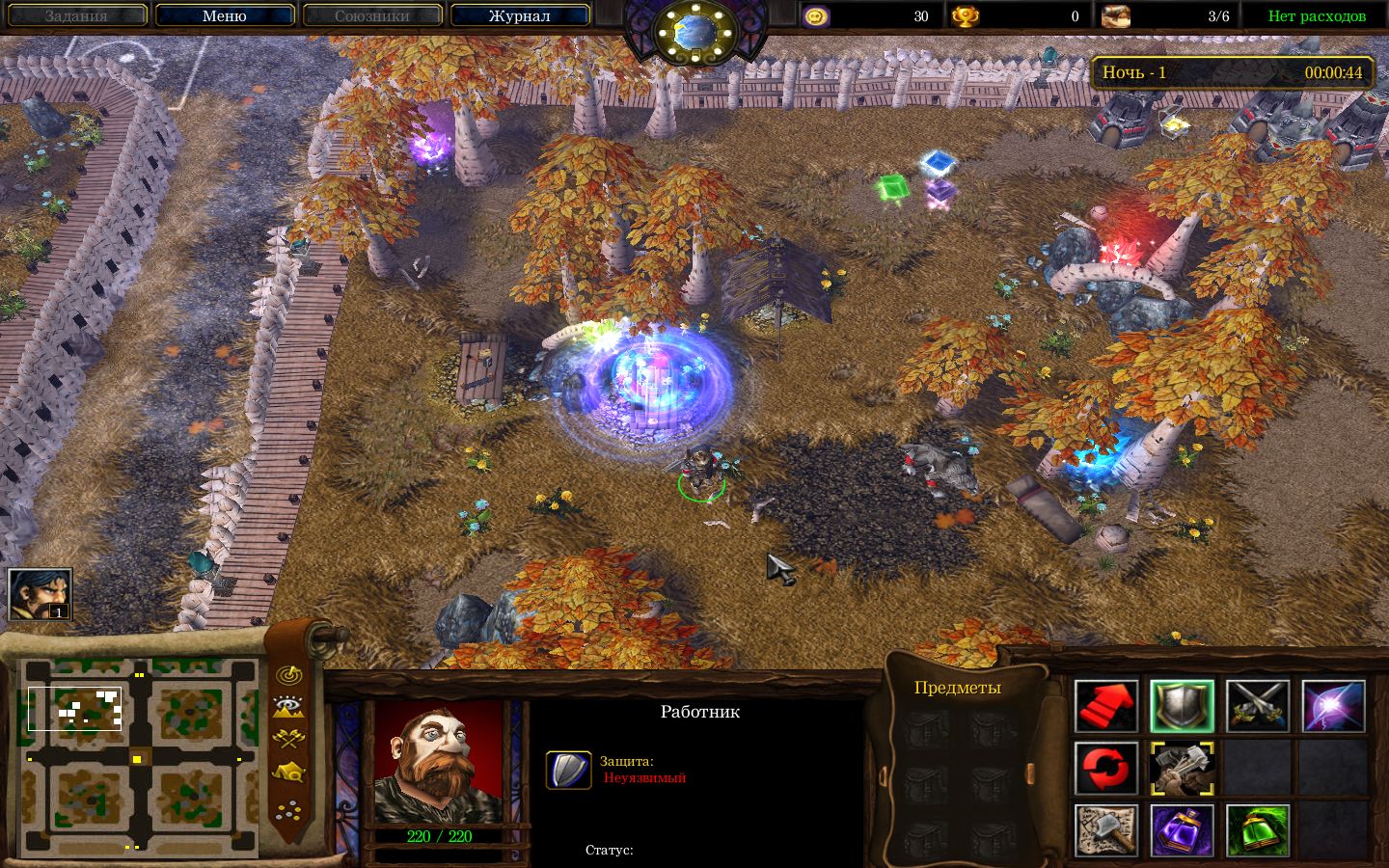
Task: Toggle ally color mode with the crossed-axes button
Action: [287, 740]
